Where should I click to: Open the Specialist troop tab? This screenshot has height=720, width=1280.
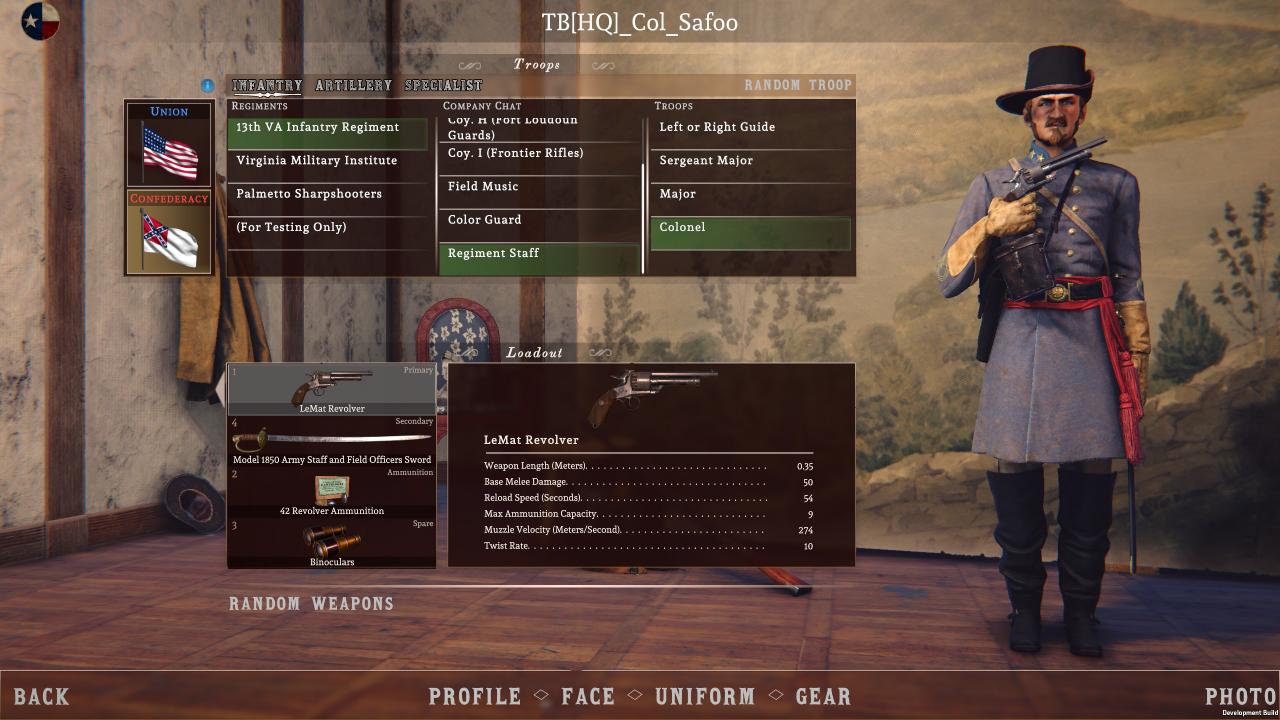443,86
